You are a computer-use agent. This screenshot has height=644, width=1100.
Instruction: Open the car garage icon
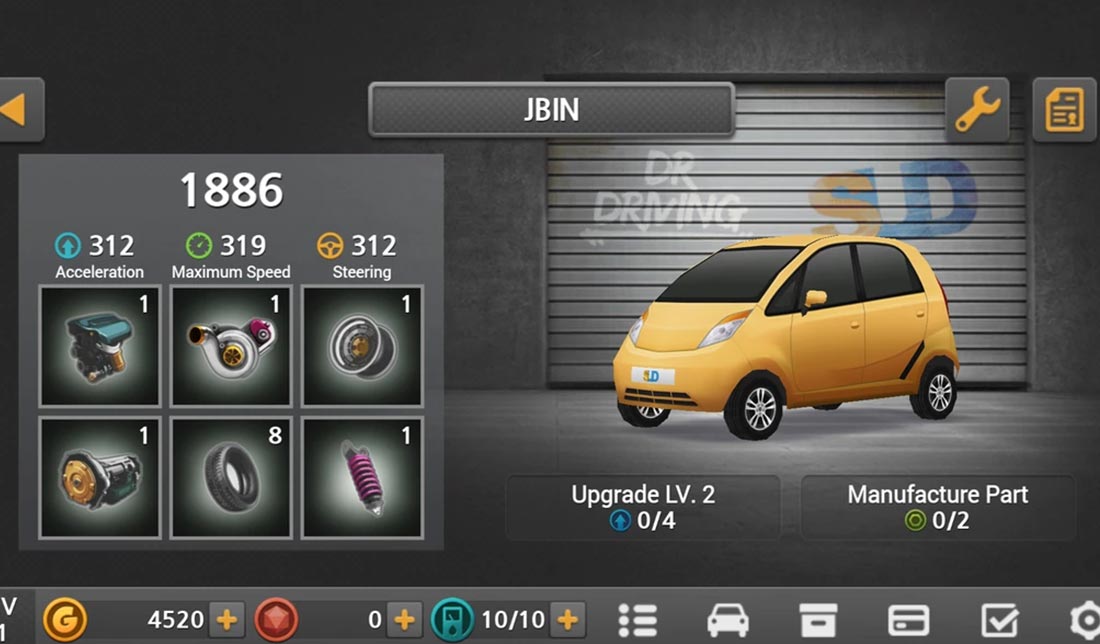click(x=727, y=620)
